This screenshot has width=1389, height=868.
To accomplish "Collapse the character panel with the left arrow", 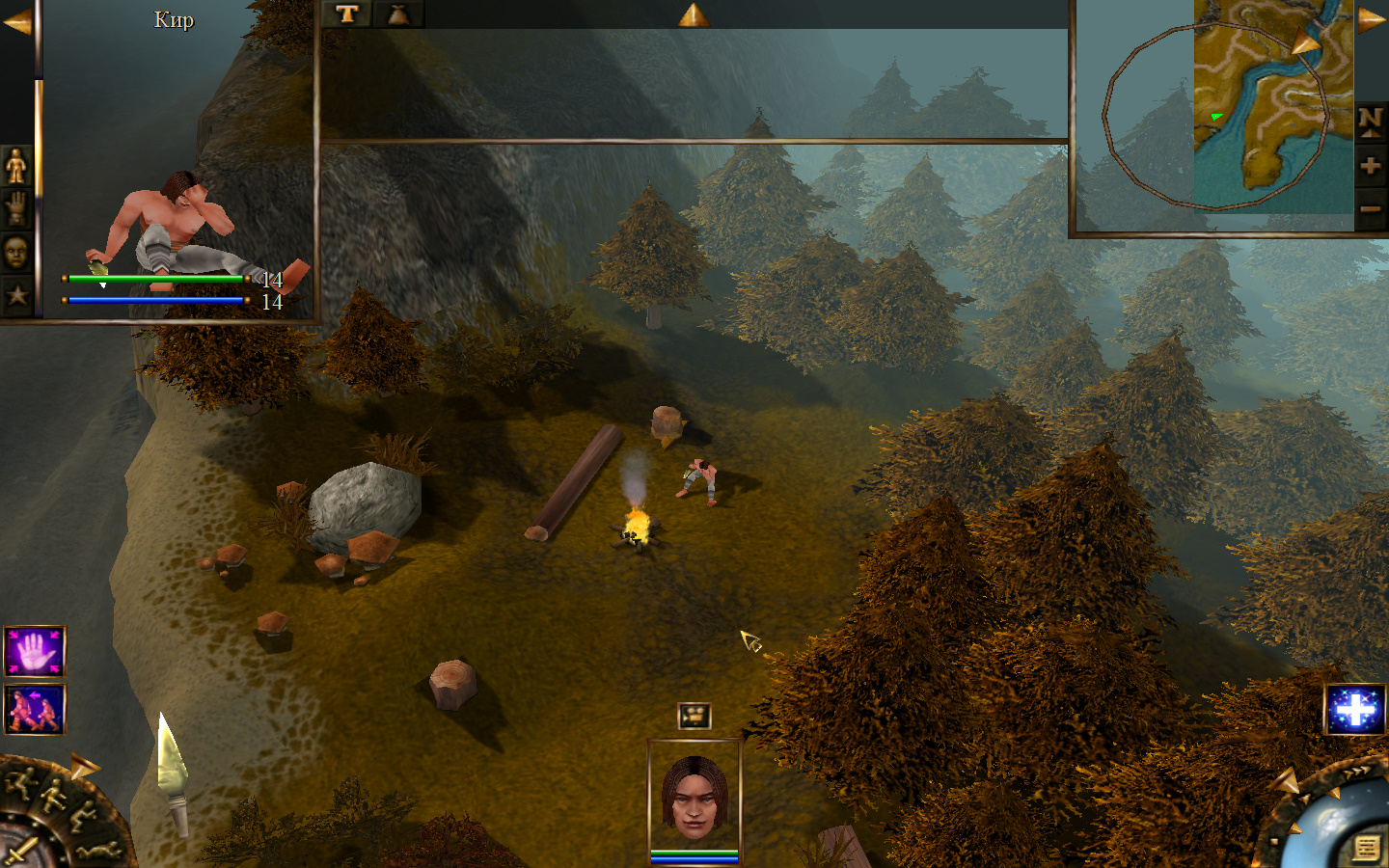I will 16,21.
